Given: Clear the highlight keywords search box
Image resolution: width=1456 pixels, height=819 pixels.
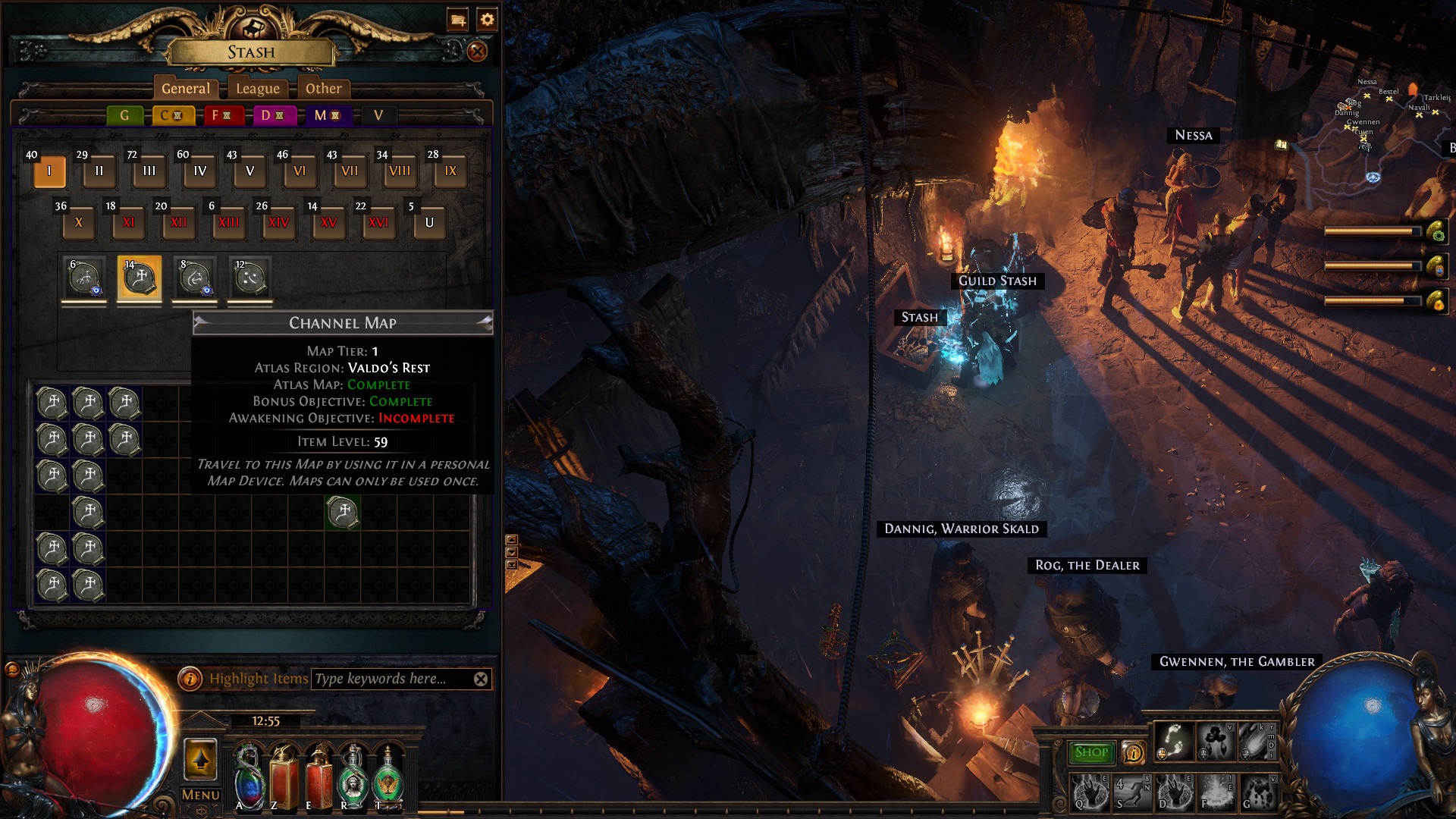Looking at the screenshot, I should pyautogui.click(x=481, y=679).
